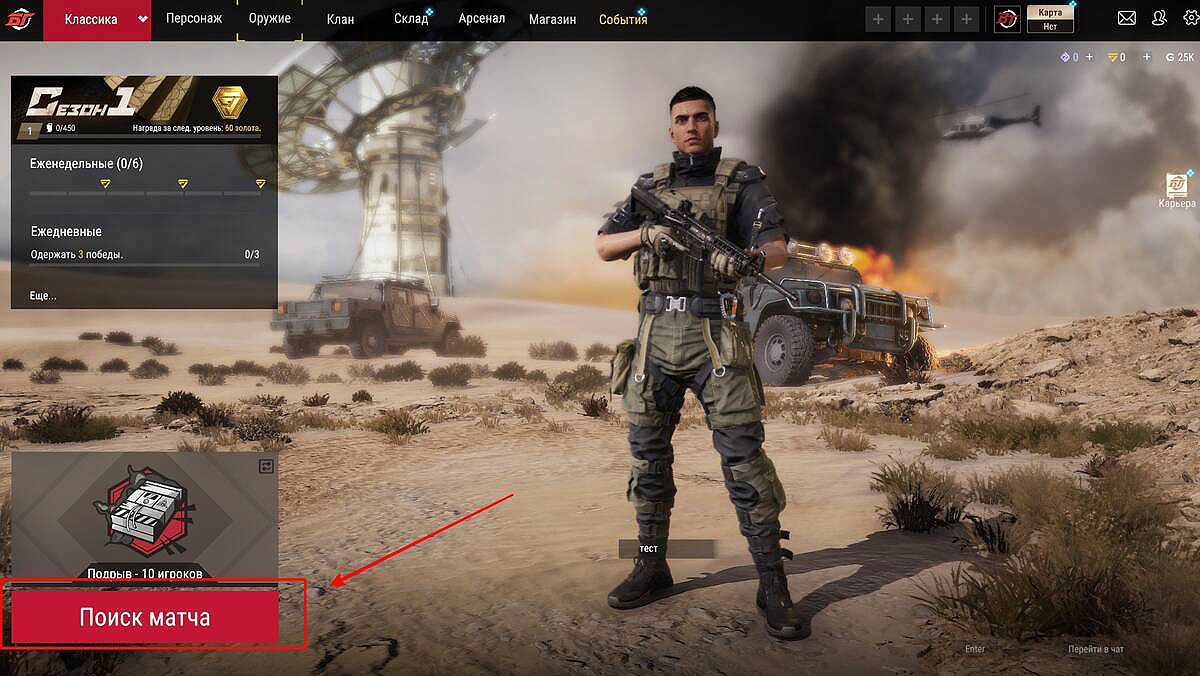This screenshot has width=1200, height=676.
Task: Open the Карьера career icon
Action: (1177, 189)
